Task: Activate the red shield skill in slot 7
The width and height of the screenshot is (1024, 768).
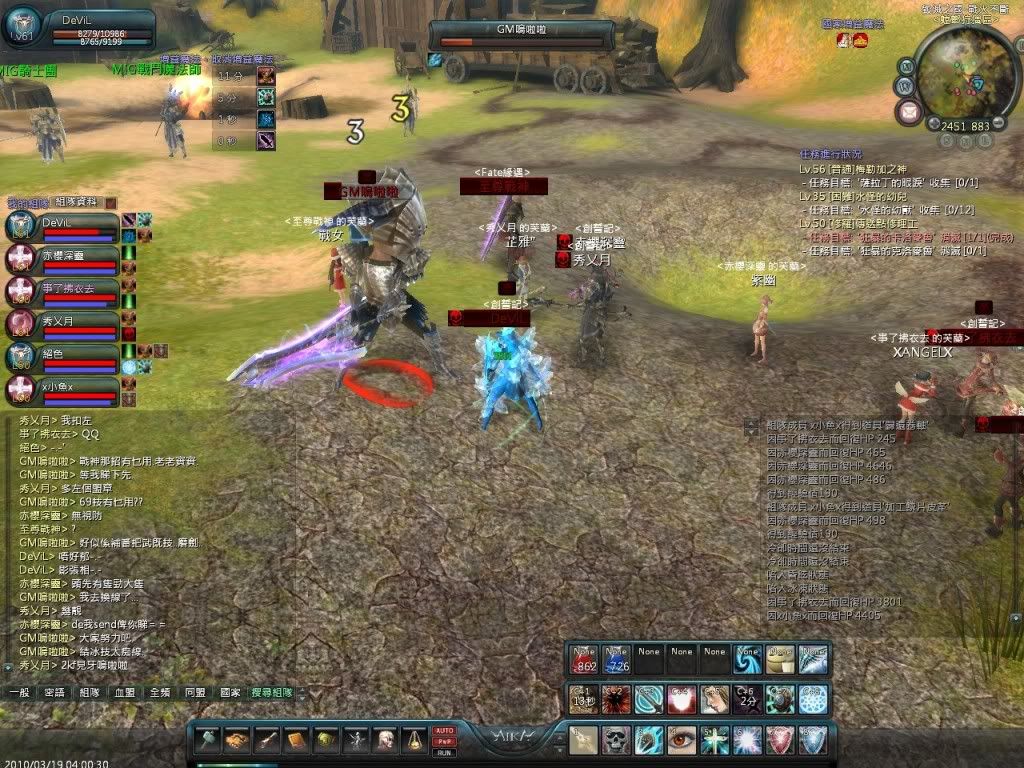Action: tap(781, 740)
